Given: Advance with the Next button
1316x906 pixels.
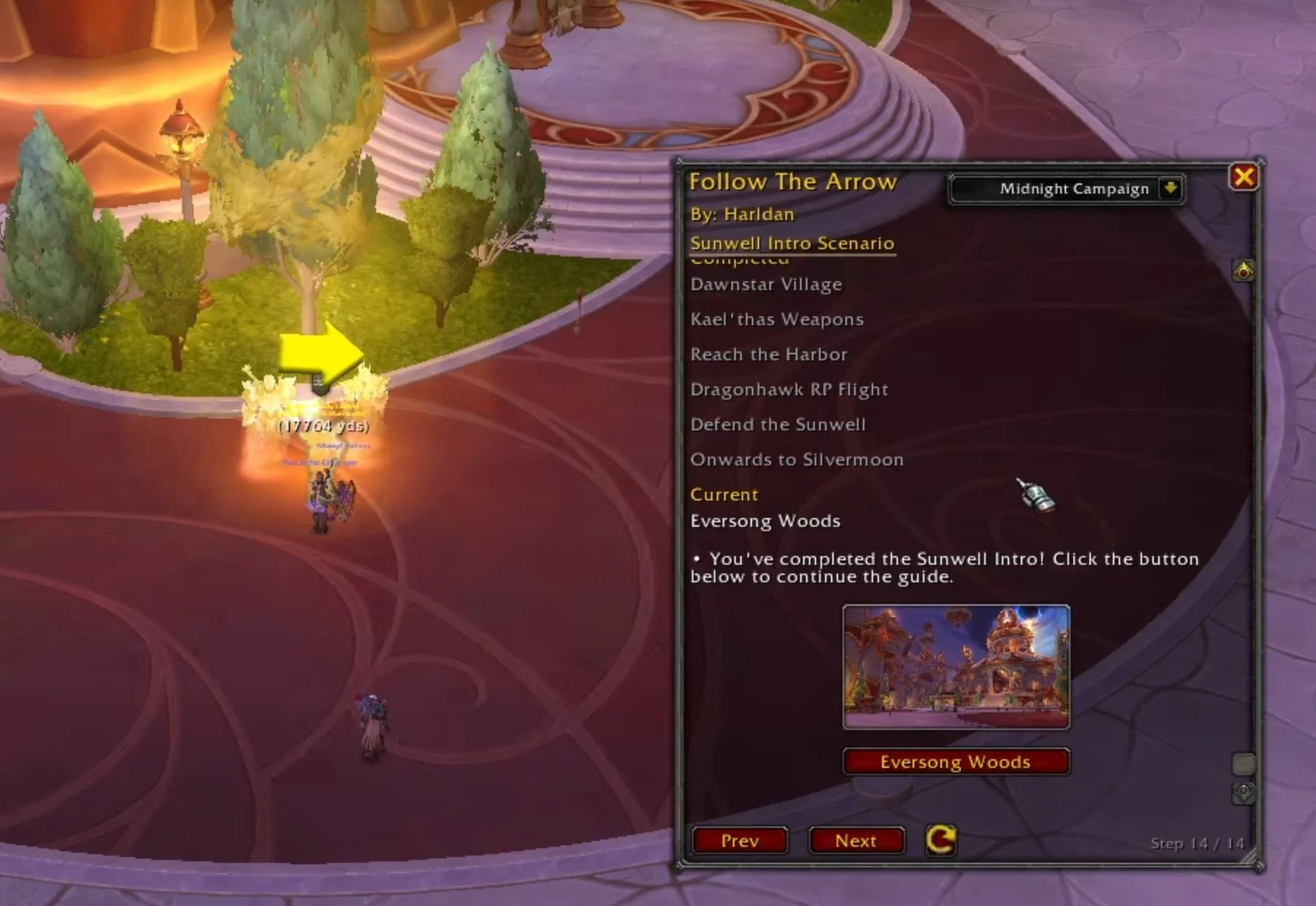Looking at the screenshot, I should point(856,841).
